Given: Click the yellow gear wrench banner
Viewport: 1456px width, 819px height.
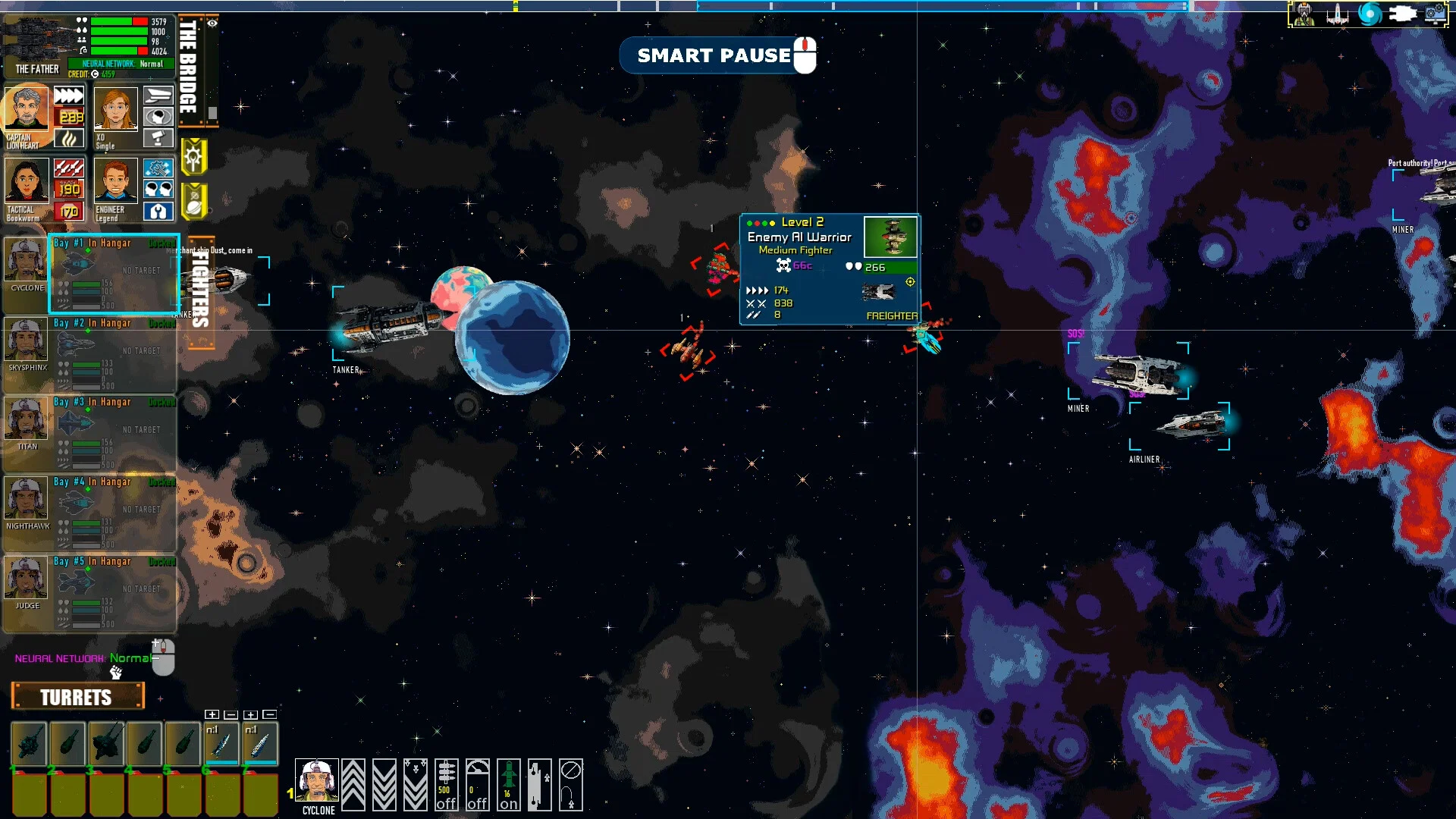Looking at the screenshot, I should 193,158.
